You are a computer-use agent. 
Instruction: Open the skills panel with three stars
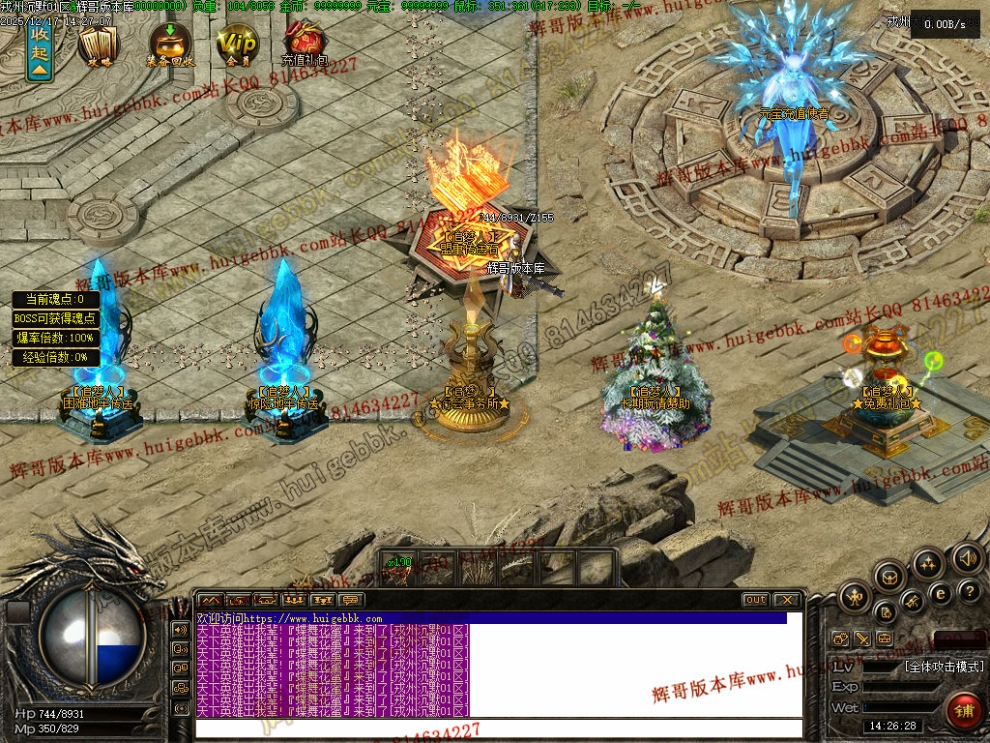pos(928,563)
